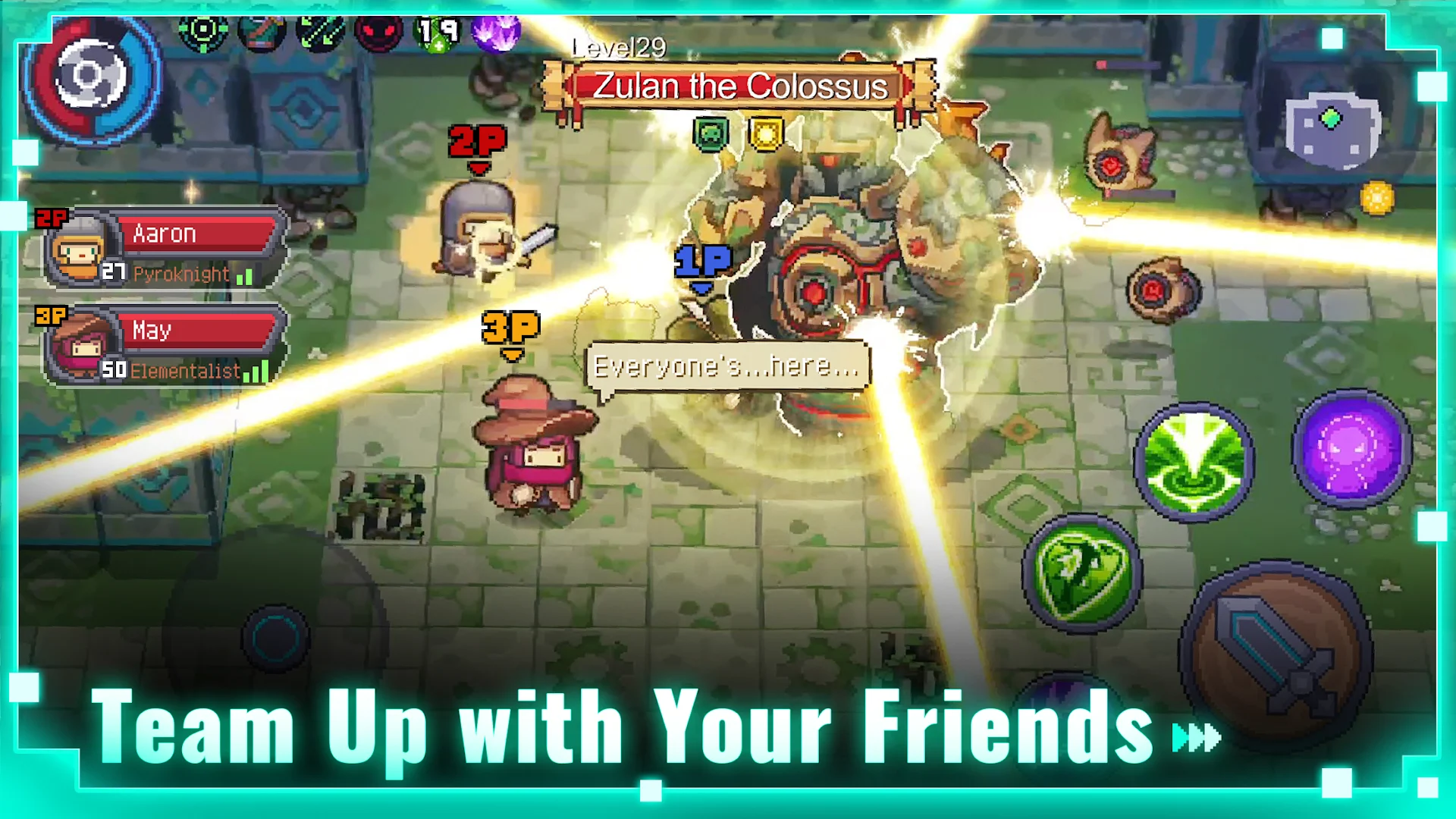Select the green potion icon showing 19
Viewport: 1456px width, 819px height.
point(438,32)
